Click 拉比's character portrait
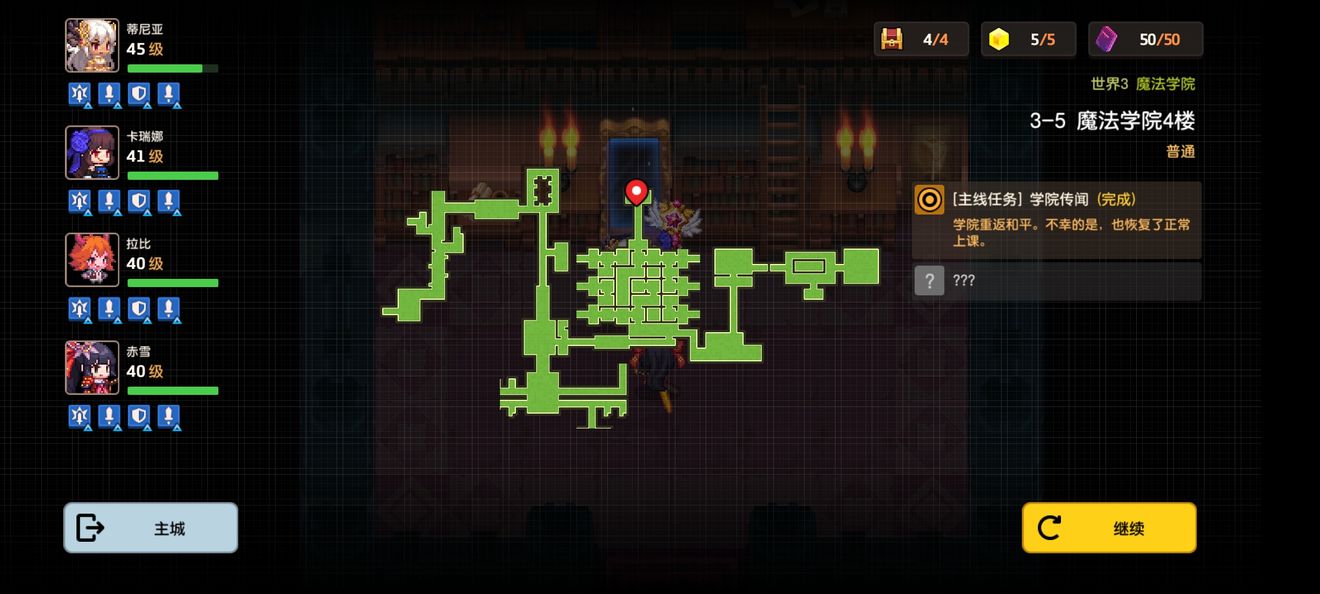This screenshot has width=1320, height=594. tap(92, 260)
